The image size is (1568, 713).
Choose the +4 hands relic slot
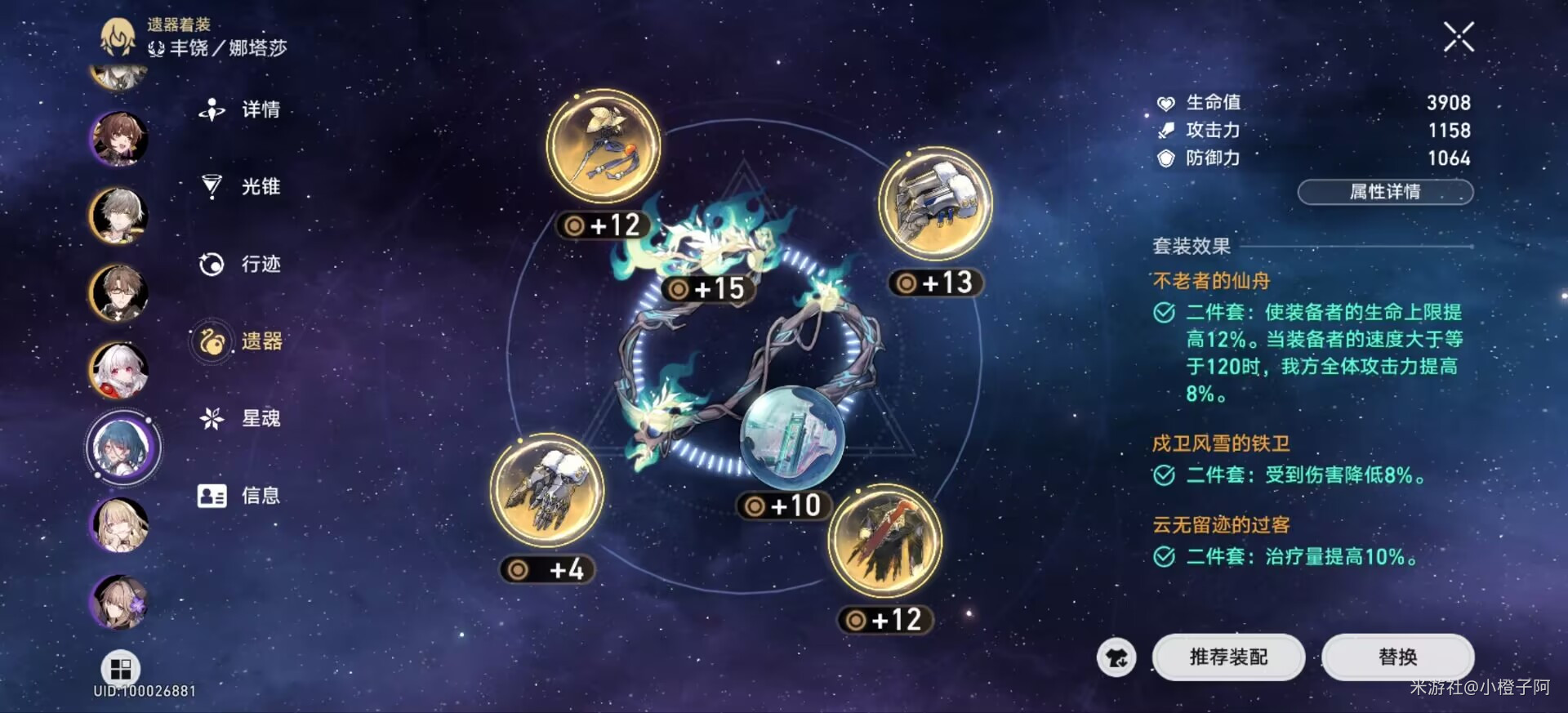coord(547,490)
